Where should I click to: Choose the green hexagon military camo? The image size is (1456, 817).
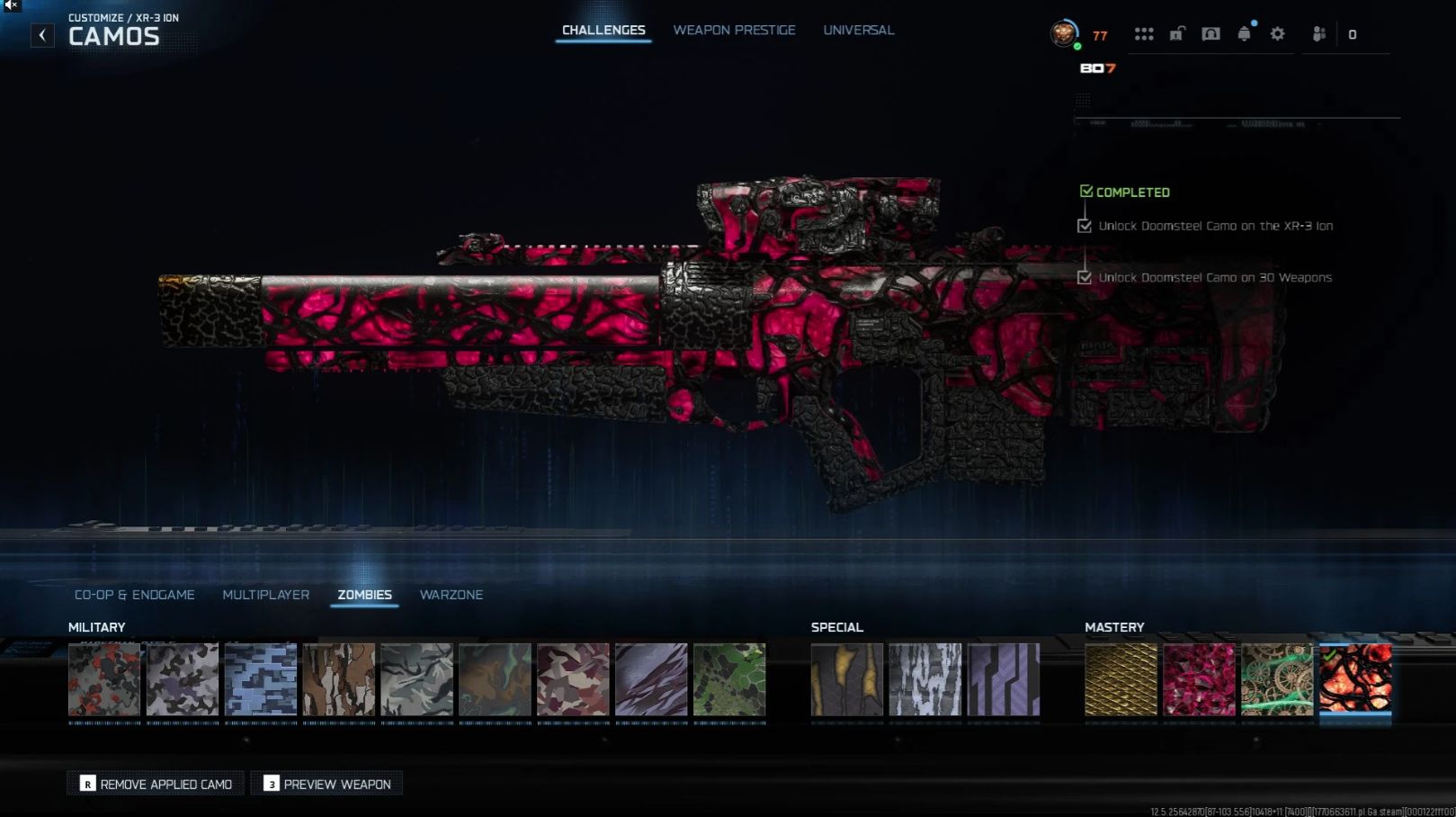pyautogui.click(x=729, y=679)
